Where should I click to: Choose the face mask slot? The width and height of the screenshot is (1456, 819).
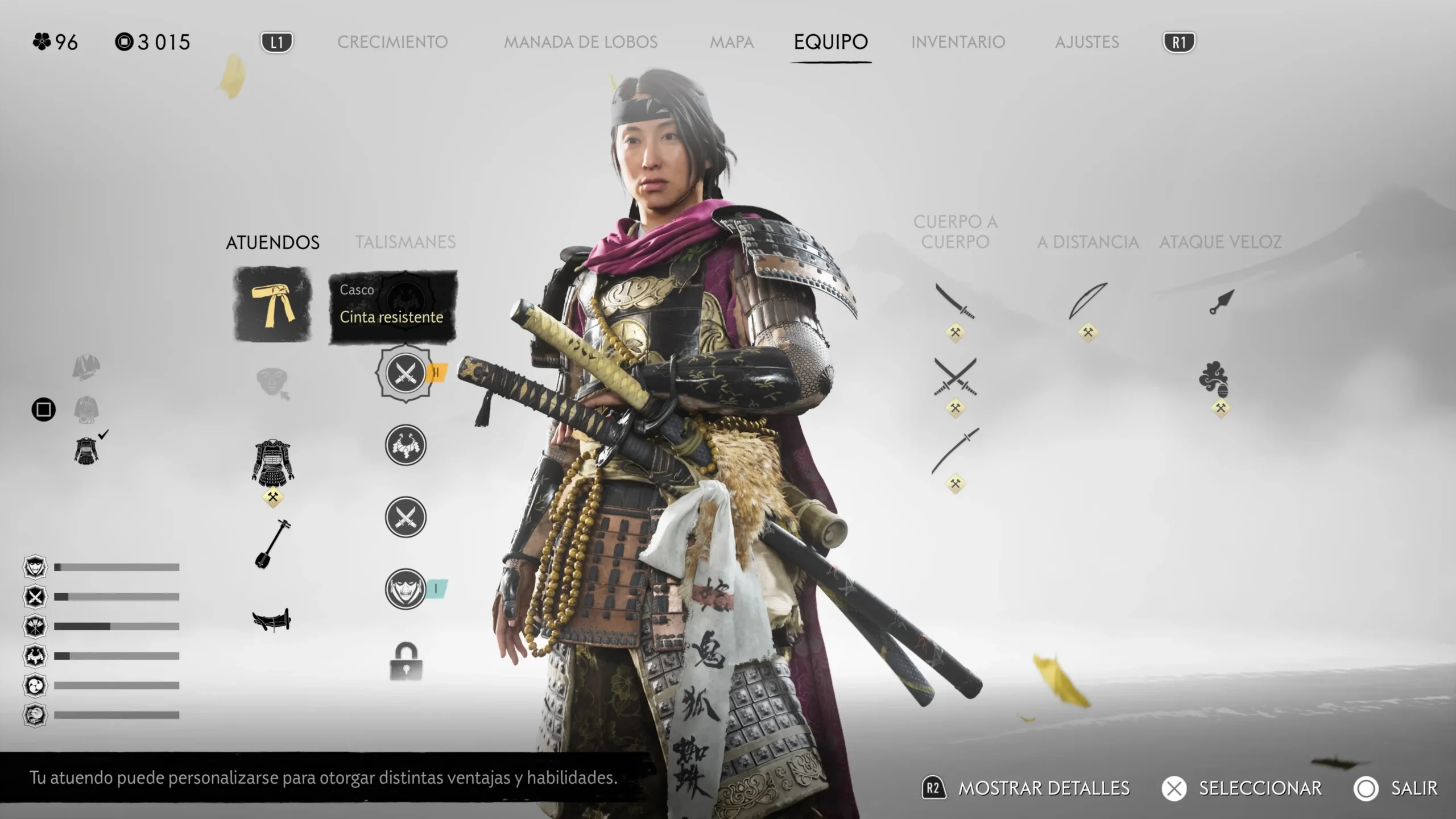click(272, 382)
